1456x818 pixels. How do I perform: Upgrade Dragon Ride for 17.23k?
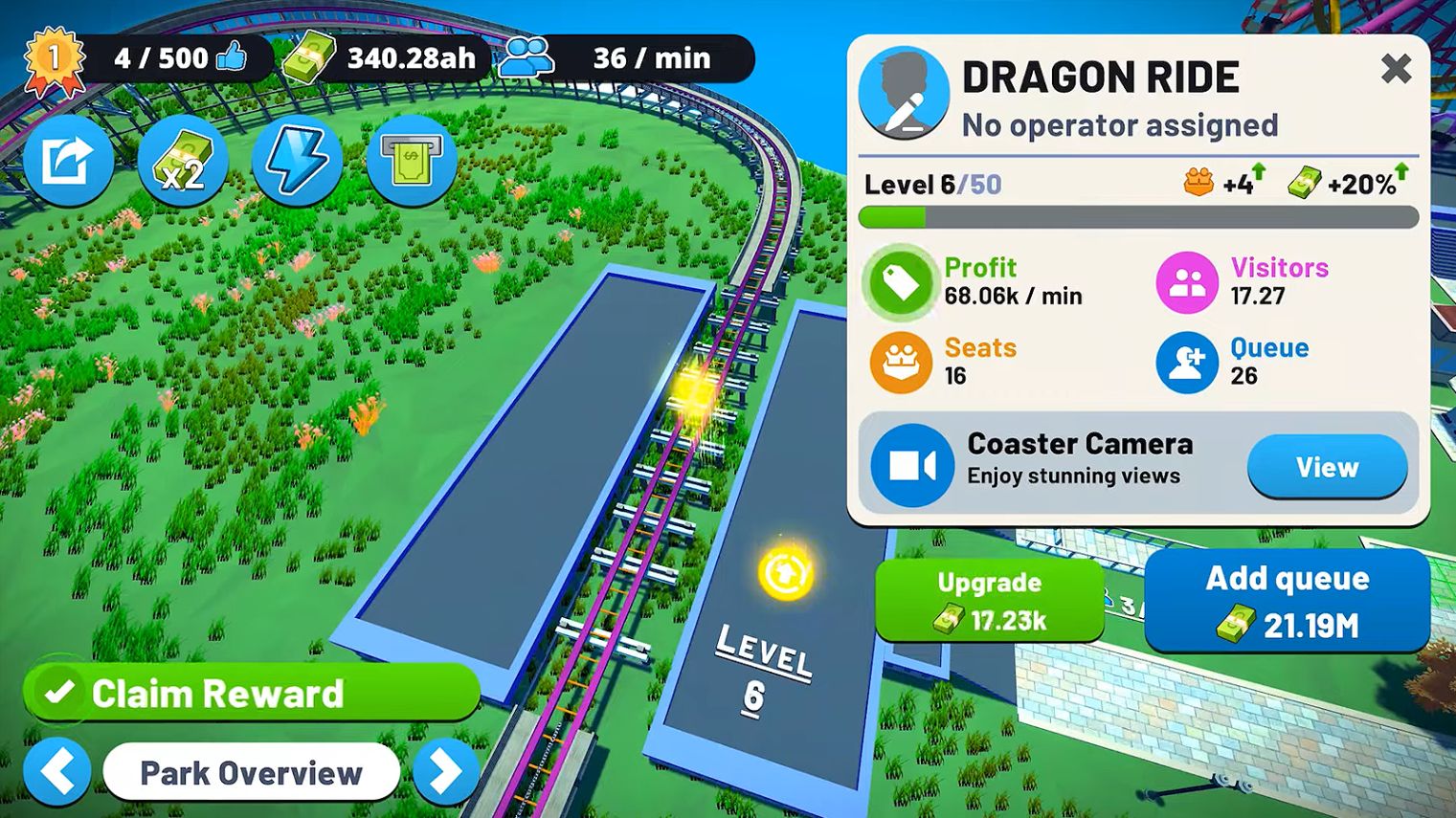coord(989,600)
